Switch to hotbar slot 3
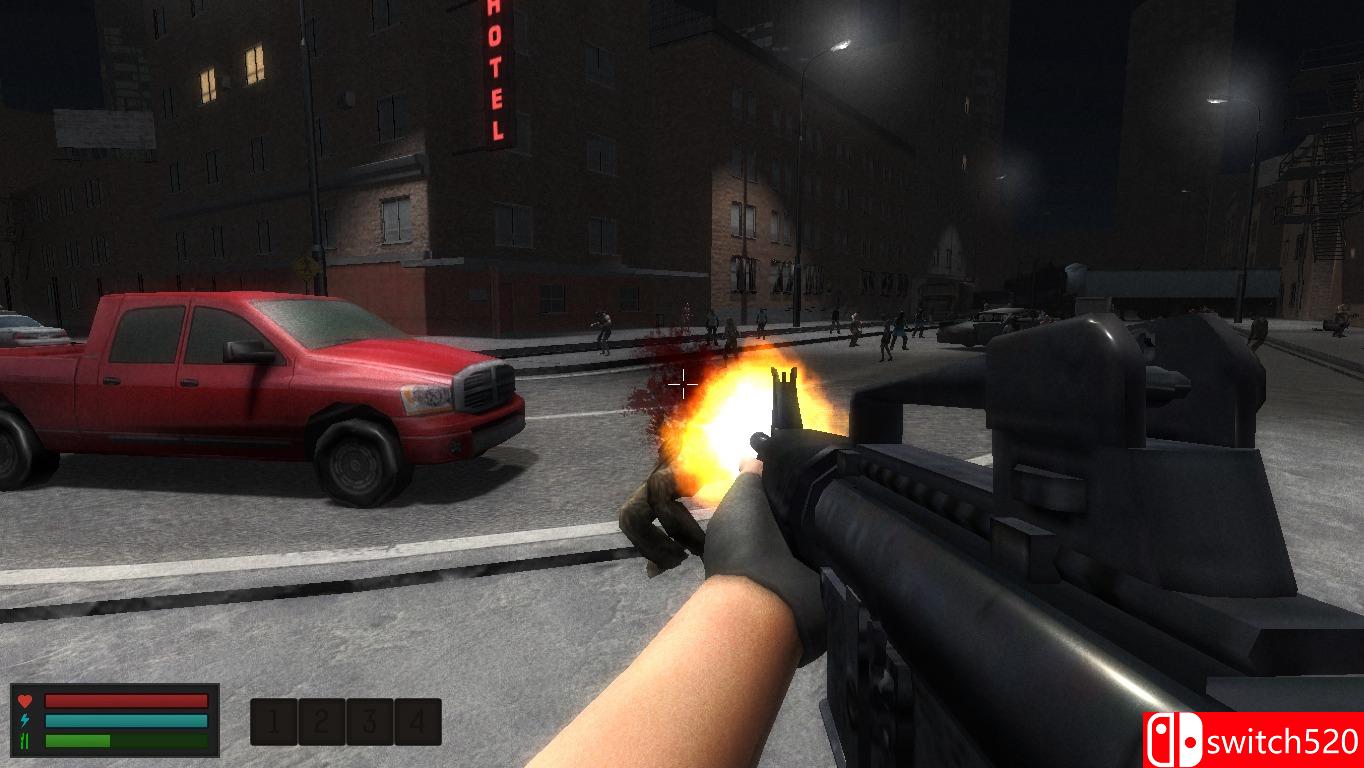 [x=370, y=721]
